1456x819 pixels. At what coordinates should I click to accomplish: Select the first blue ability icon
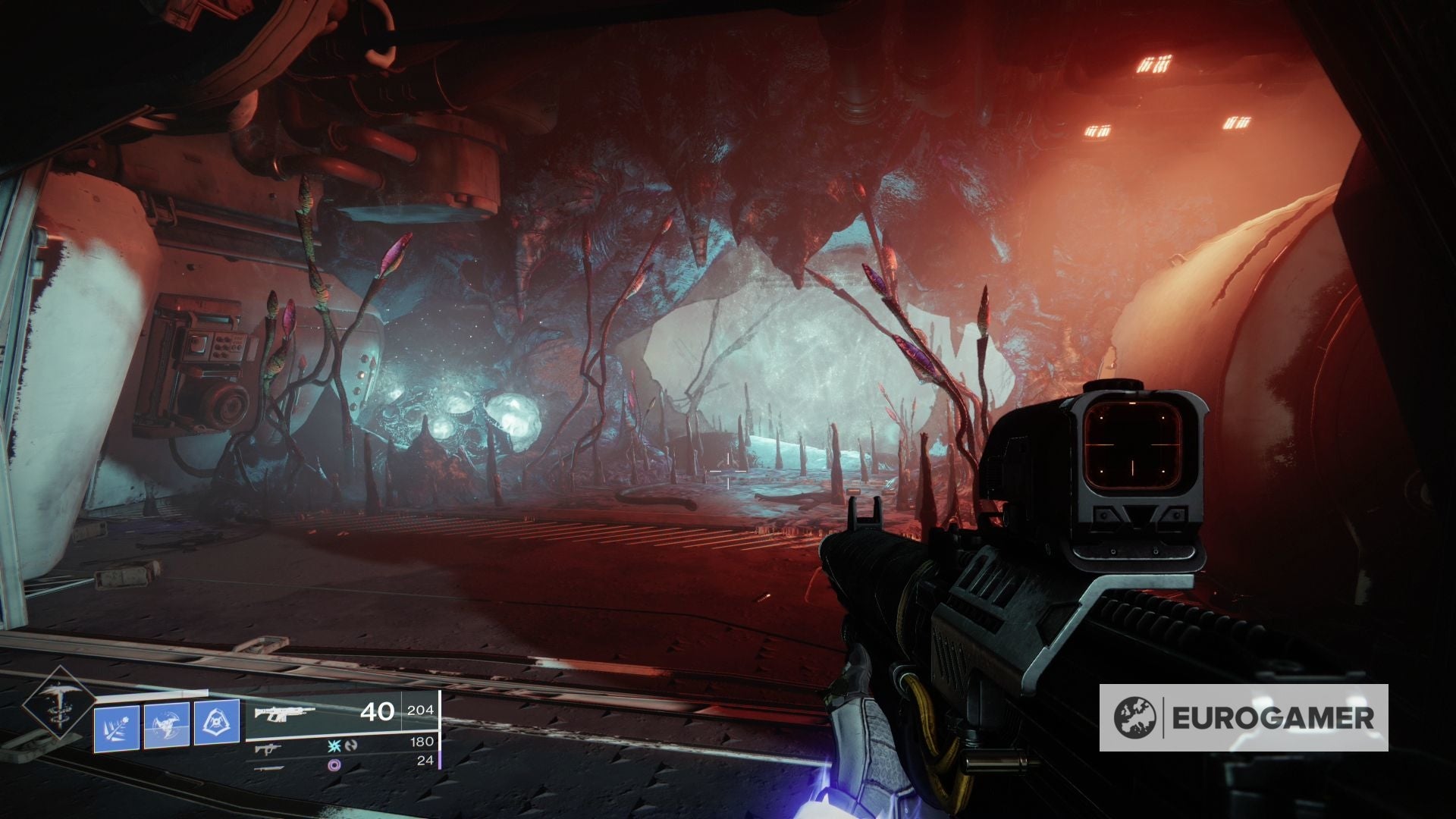pyautogui.click(x=118, y=726)
